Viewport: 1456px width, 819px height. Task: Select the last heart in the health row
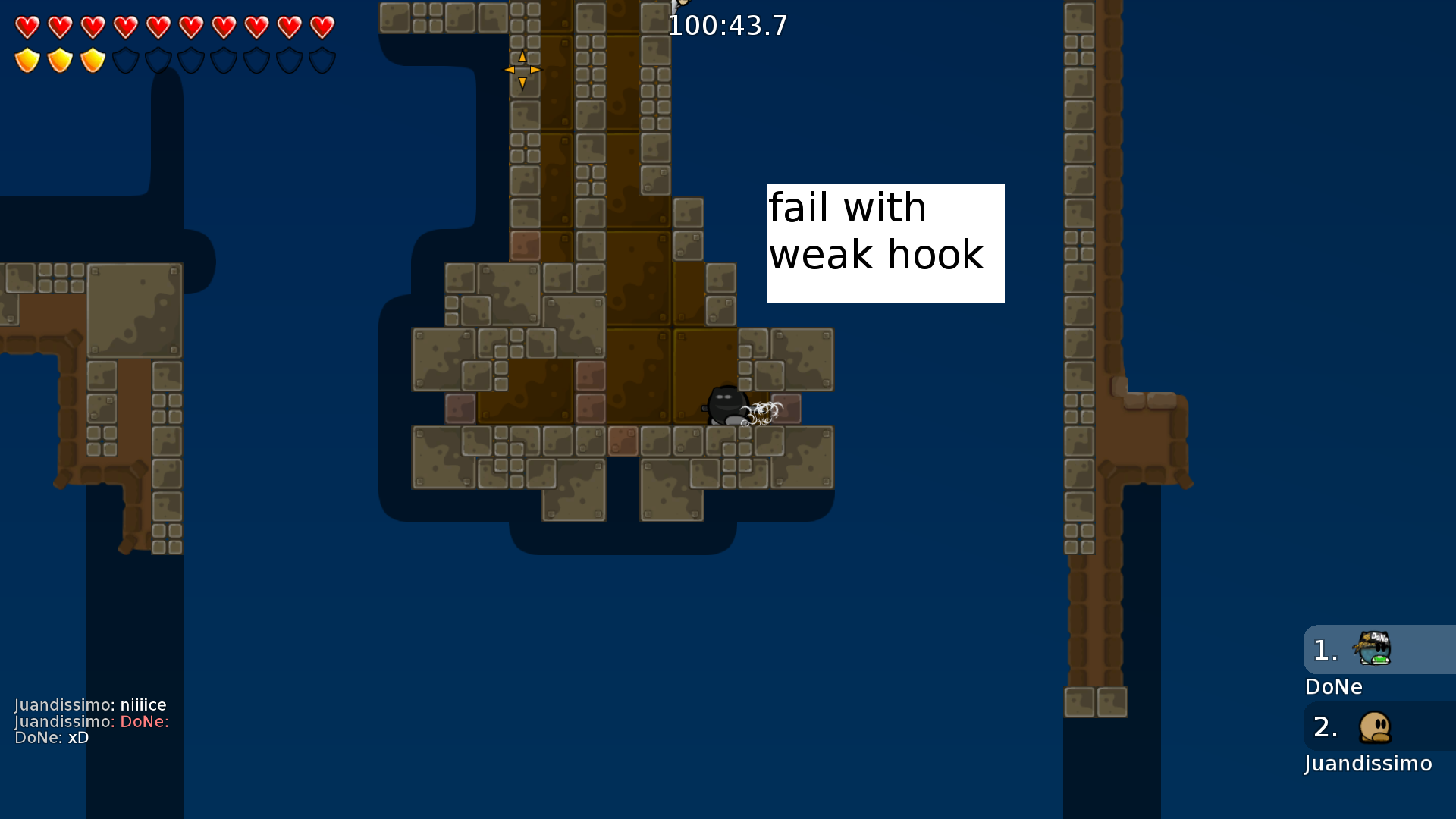tap(325, 27)
